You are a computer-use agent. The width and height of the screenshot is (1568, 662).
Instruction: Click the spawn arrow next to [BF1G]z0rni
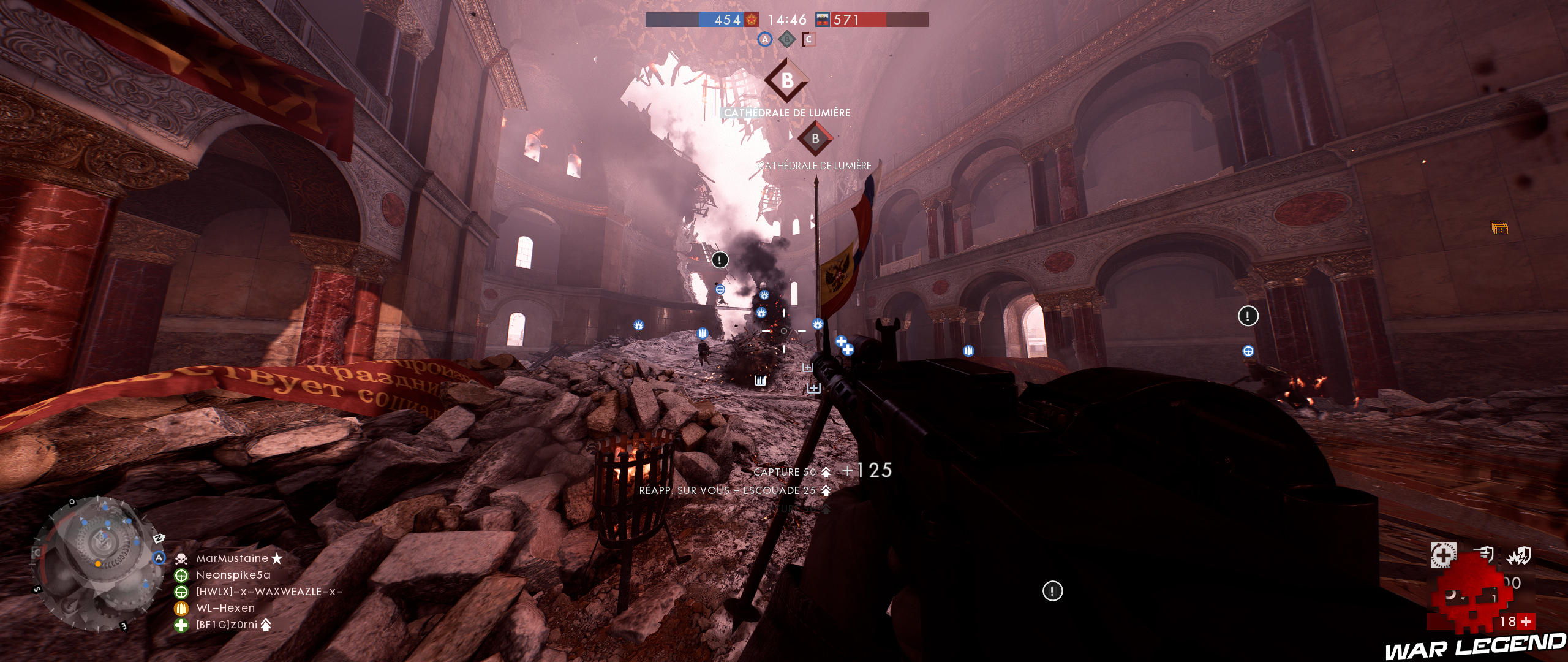click(x=266, y=625)
